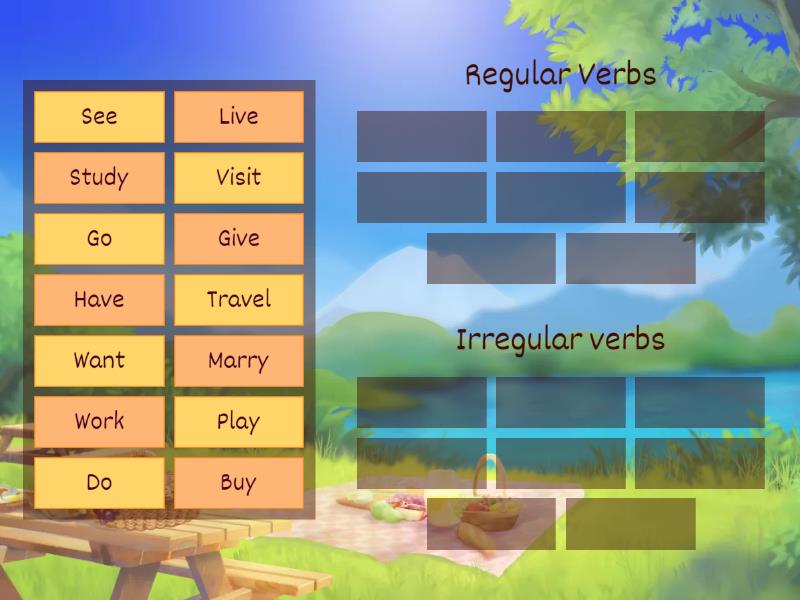Pick the 'Marry' word card
The width and height of the screenshot is (800, 600).
[x=239, y=361]
